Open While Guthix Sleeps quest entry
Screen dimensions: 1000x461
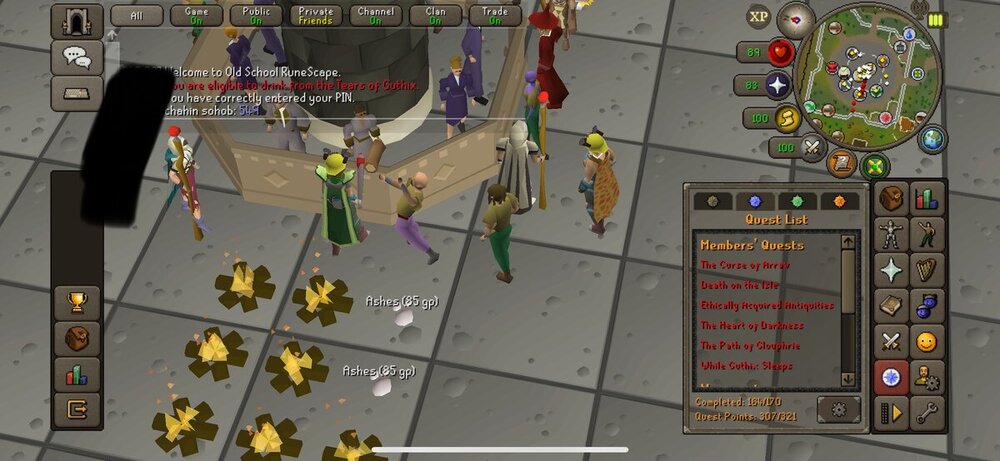pos(748,366)
